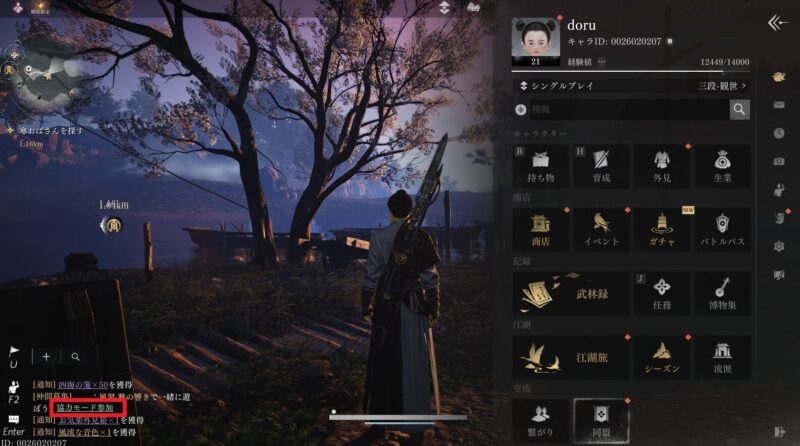Click the 協力モード参加 co-op link in chat

tap(90, 408)
